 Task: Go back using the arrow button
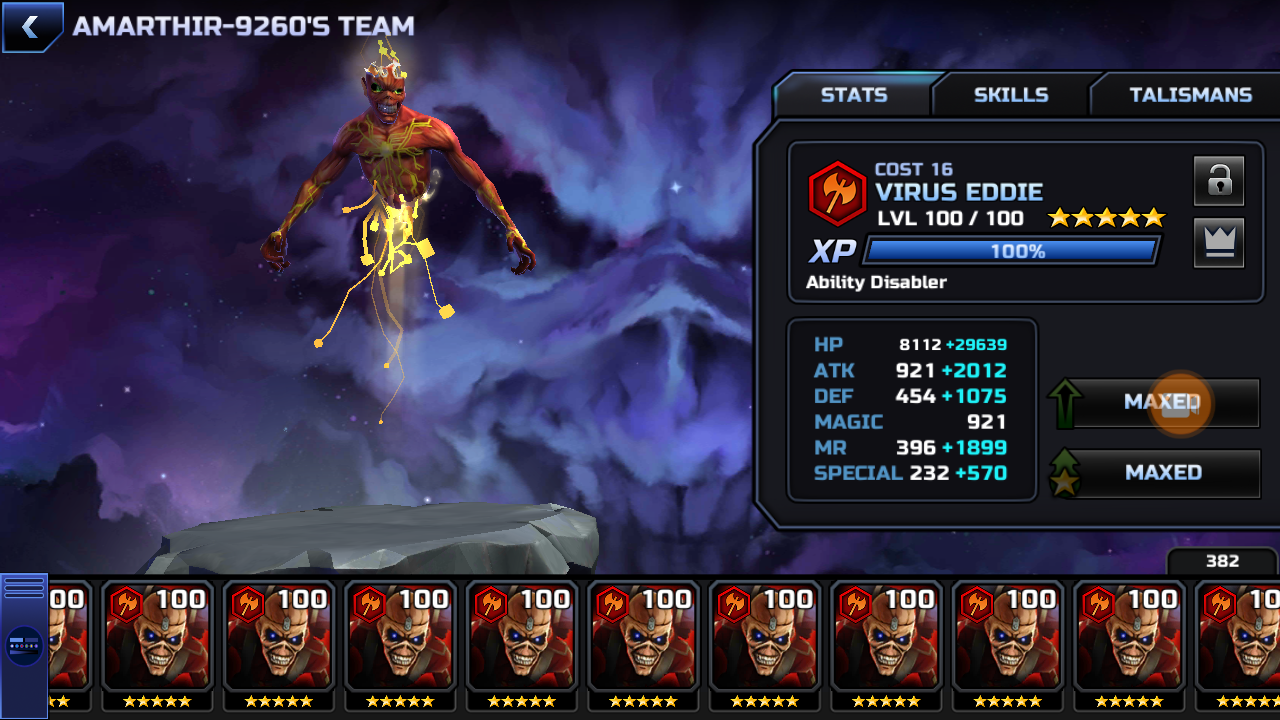pyautogui.click(x=31, y=27)
